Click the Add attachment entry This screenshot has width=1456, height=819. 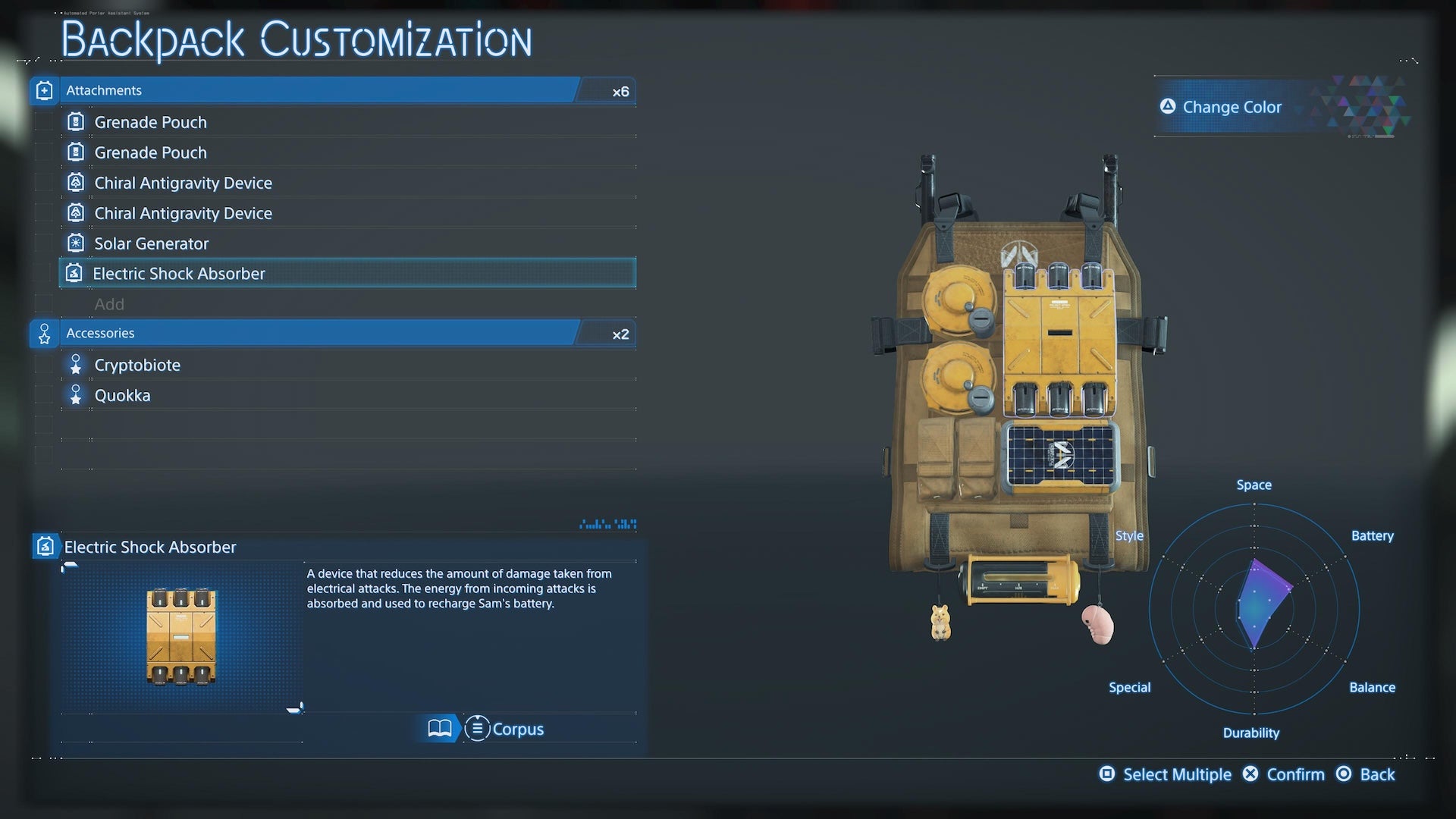coord(109,304)
